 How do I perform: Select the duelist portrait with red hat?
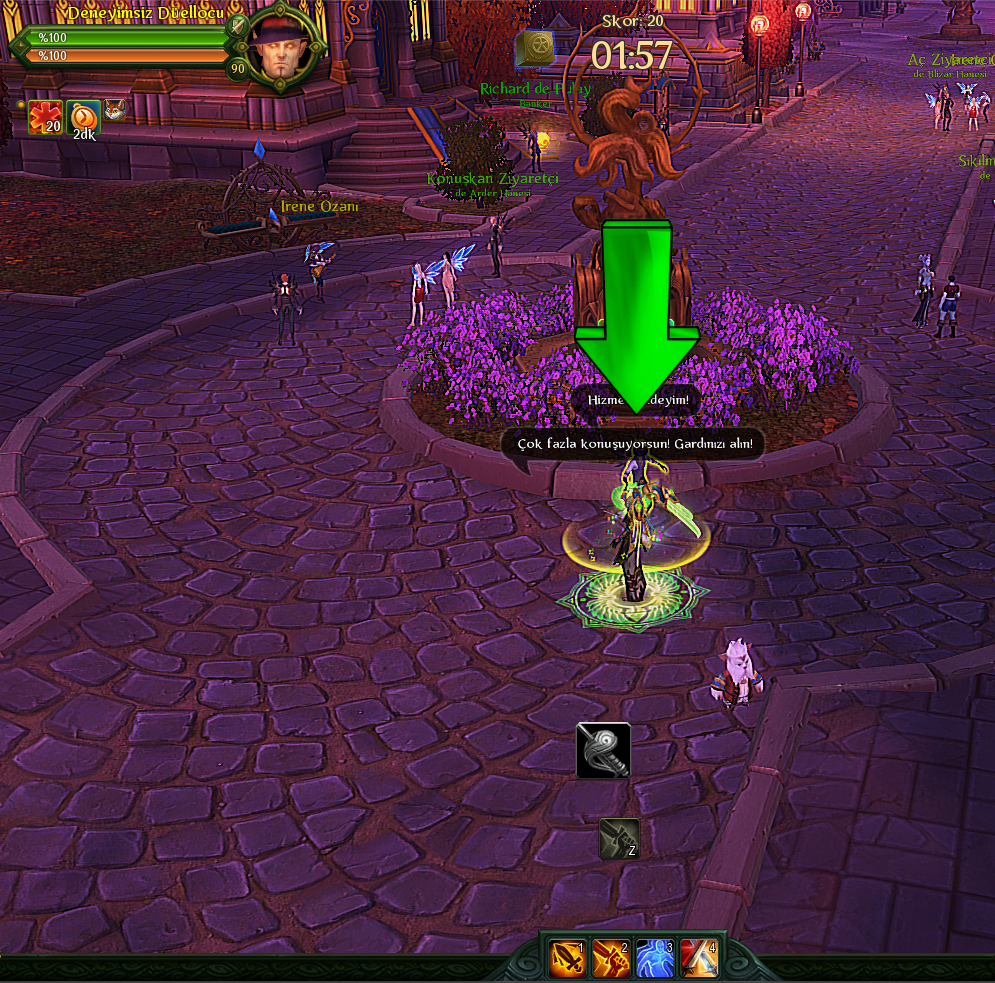point(284,45)
